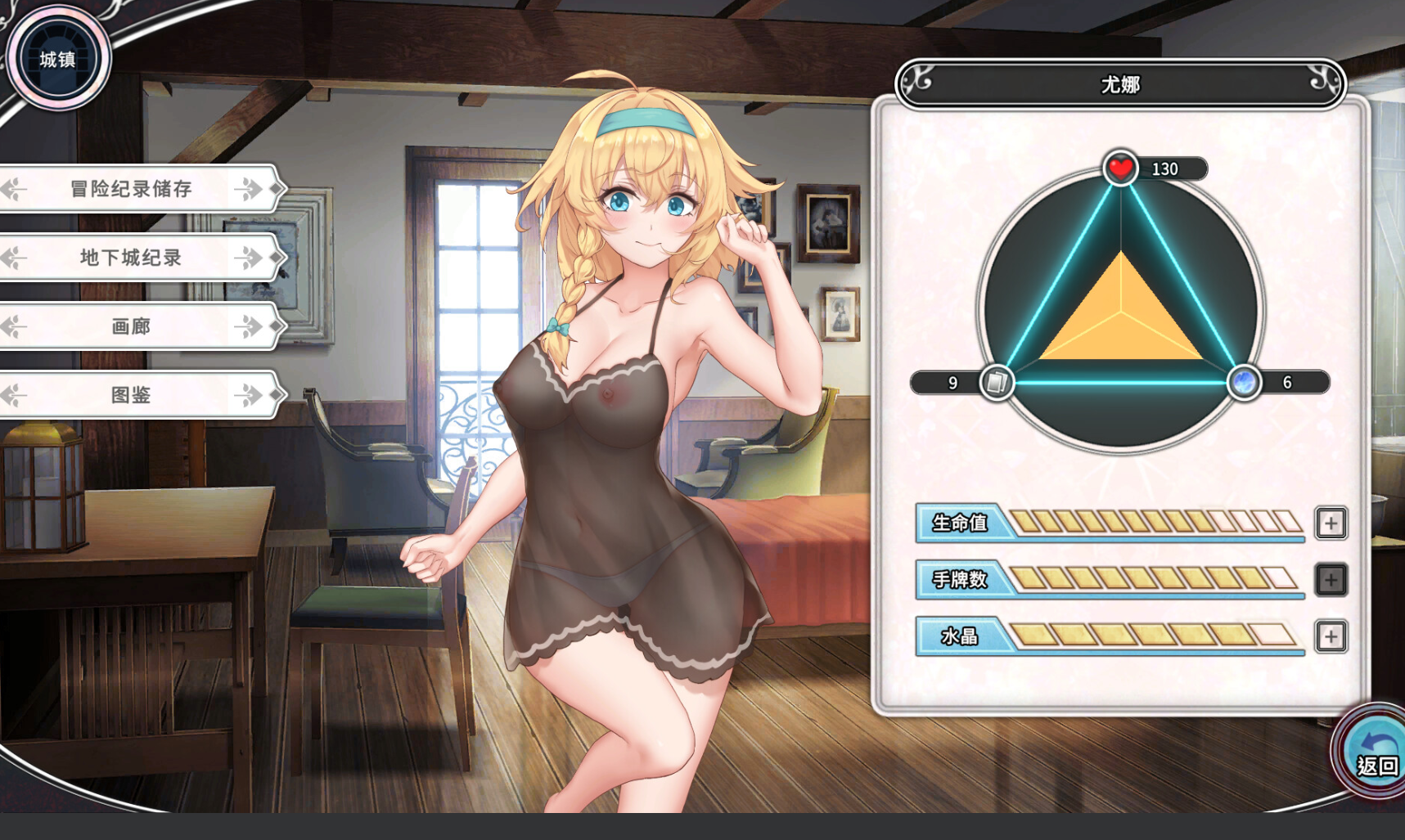
Task: Open the 图鉴 encyclopedia
Action: tap(131, 395)
